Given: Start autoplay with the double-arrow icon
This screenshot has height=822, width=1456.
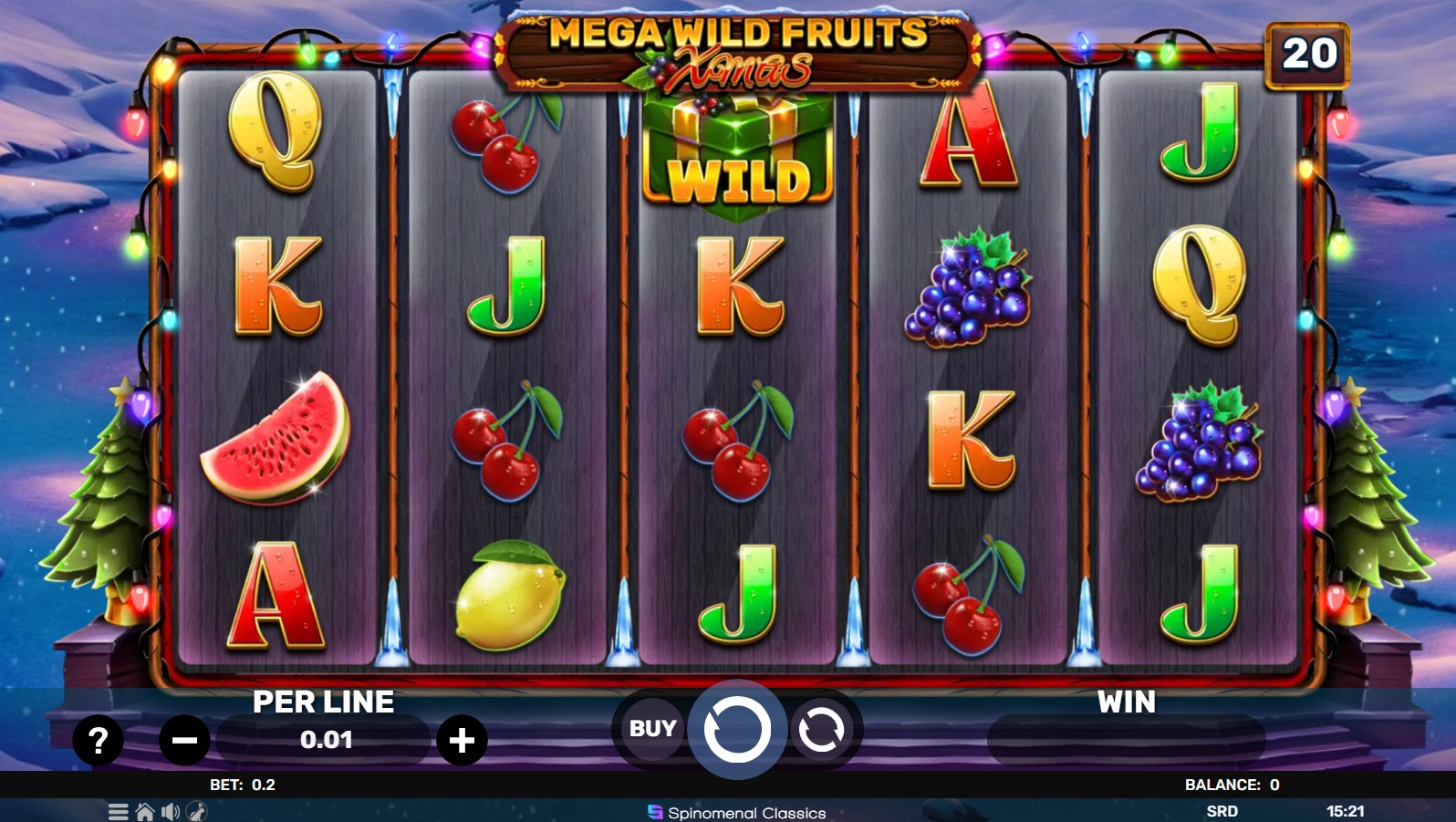Looking at the screenshot, I should [820, 728].
